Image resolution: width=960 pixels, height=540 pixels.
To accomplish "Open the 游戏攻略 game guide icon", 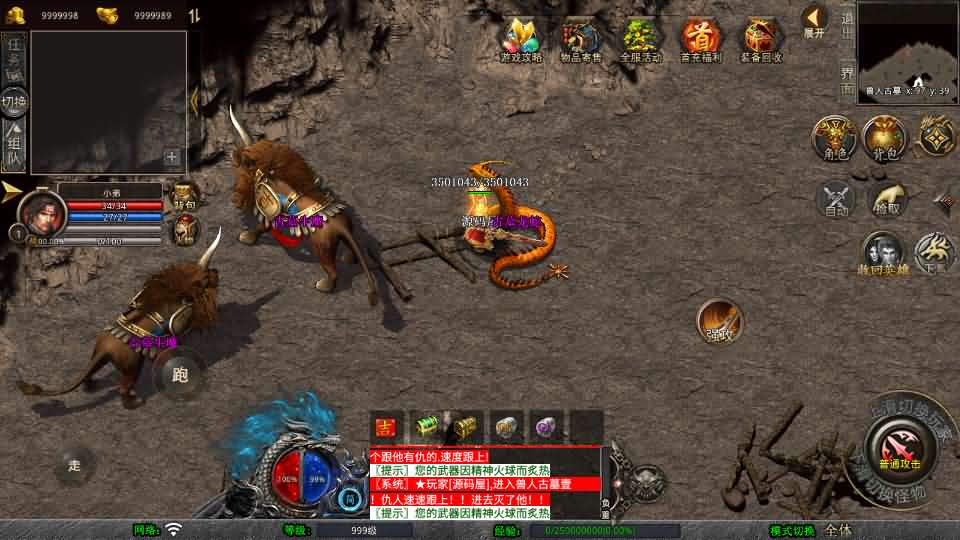I will tap(521, 40).
